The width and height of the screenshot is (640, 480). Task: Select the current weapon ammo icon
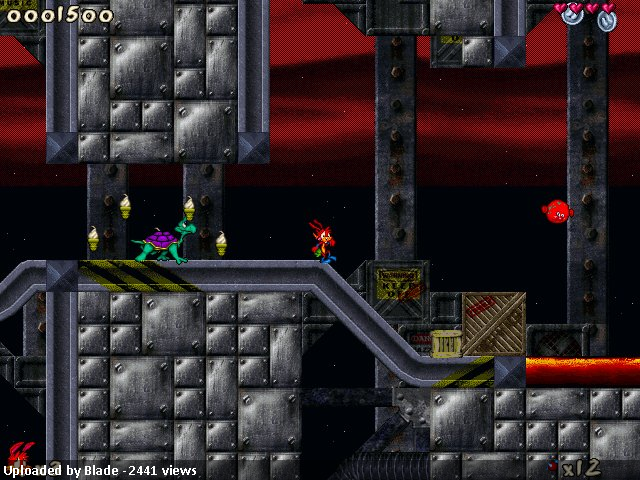pyautogui.click(x=553, y=467)
